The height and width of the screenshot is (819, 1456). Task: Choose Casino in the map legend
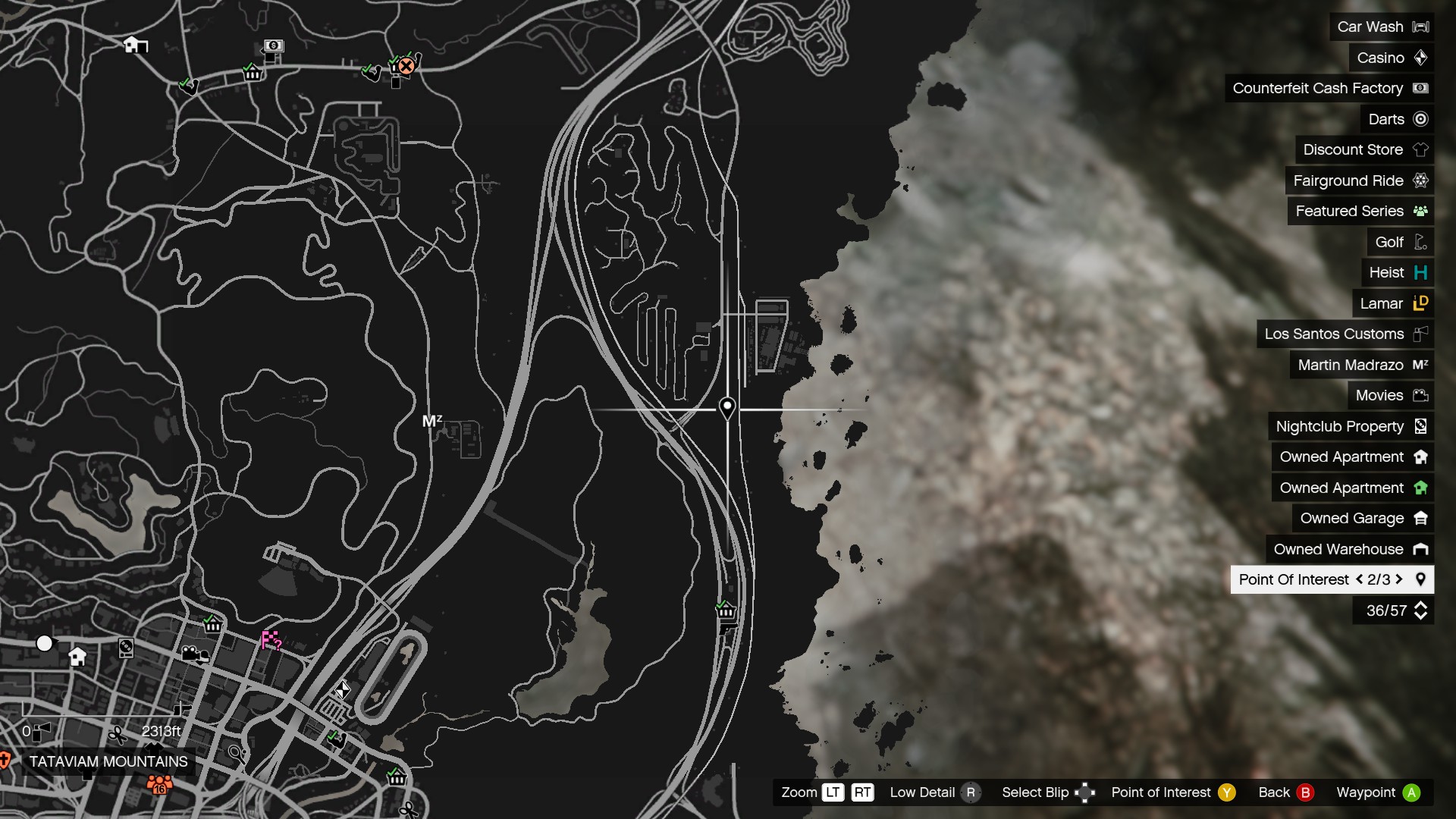point(1391,58)
